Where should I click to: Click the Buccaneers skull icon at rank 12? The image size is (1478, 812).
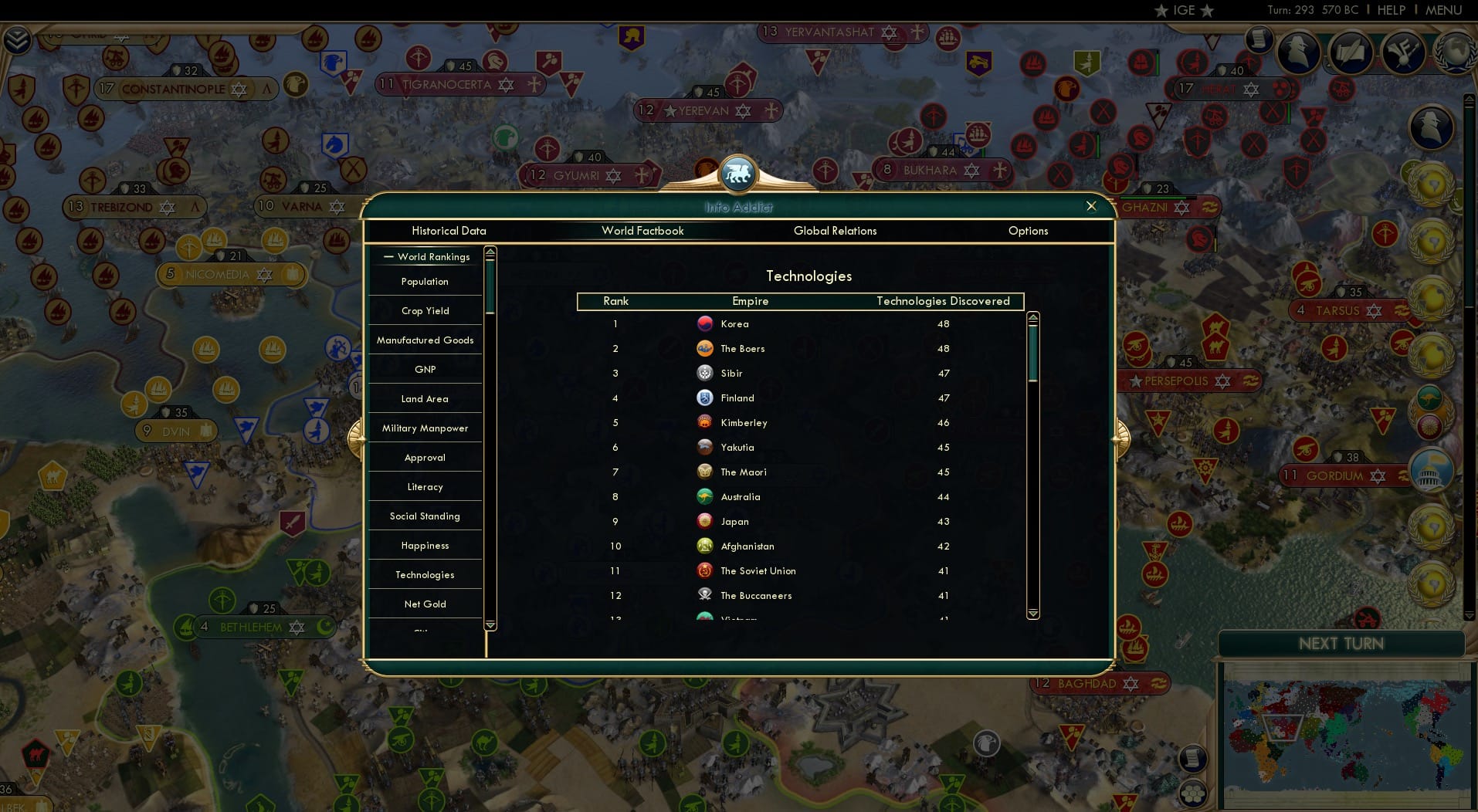click(705, 595)
